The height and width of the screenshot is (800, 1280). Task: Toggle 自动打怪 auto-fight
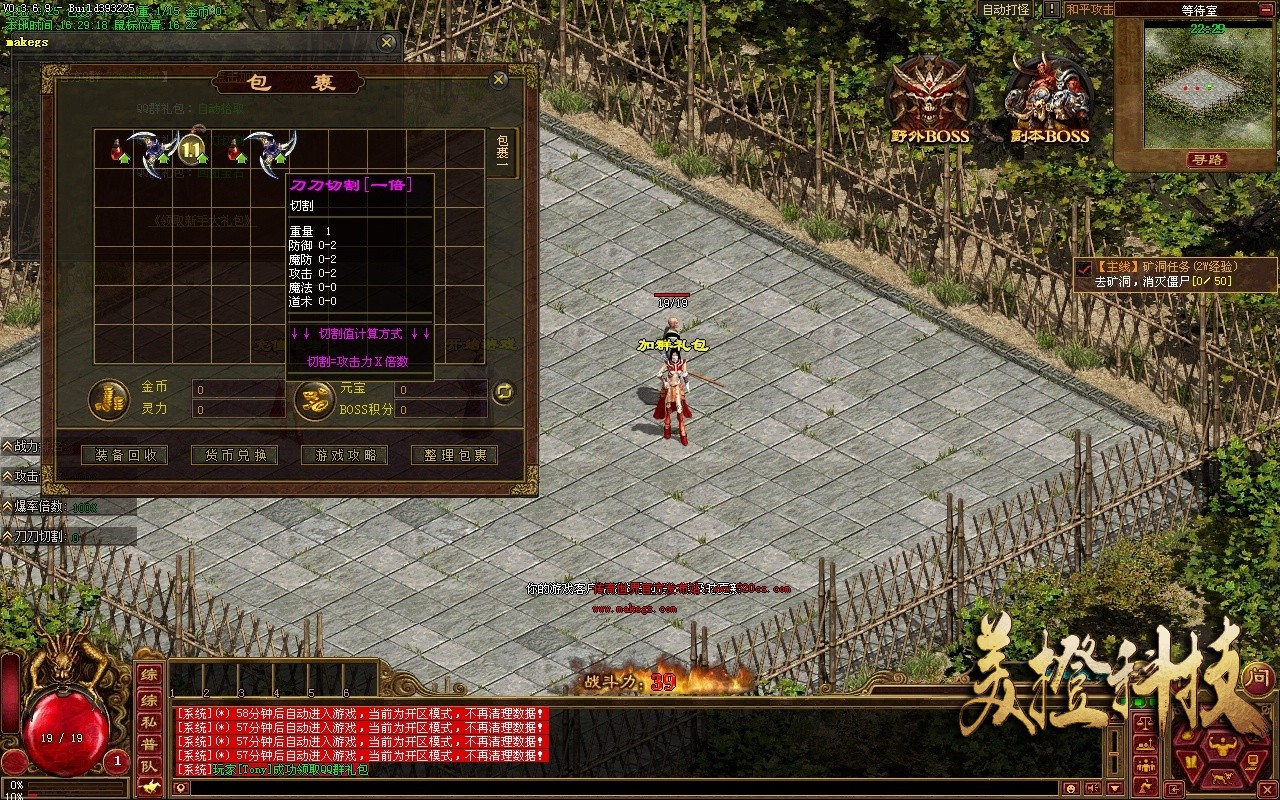click(1005, 9)
